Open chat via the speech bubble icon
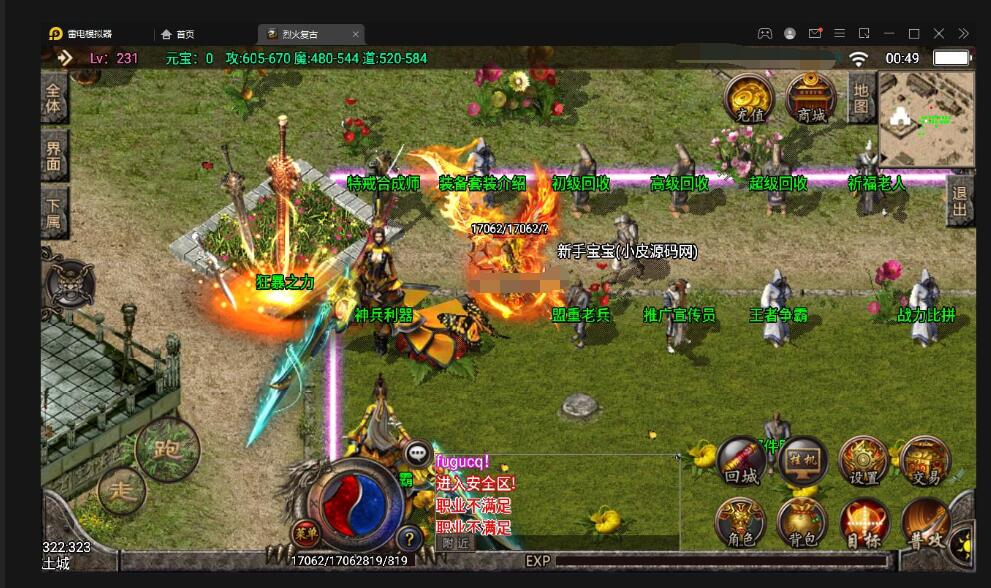This screenshot has width=991, height=588. [x=418, y=455]
